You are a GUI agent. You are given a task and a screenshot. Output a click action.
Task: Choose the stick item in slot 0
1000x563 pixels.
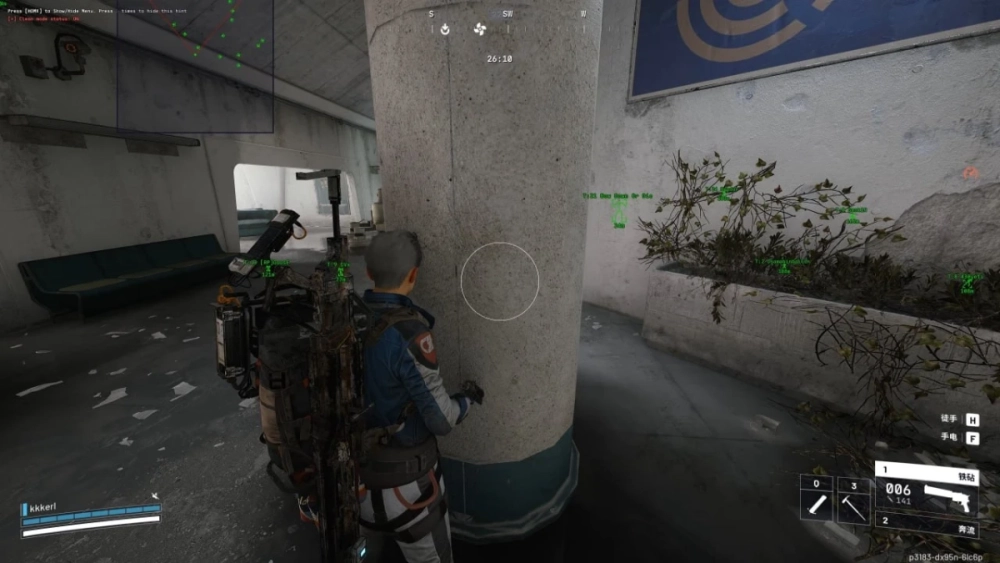point(816,499)
